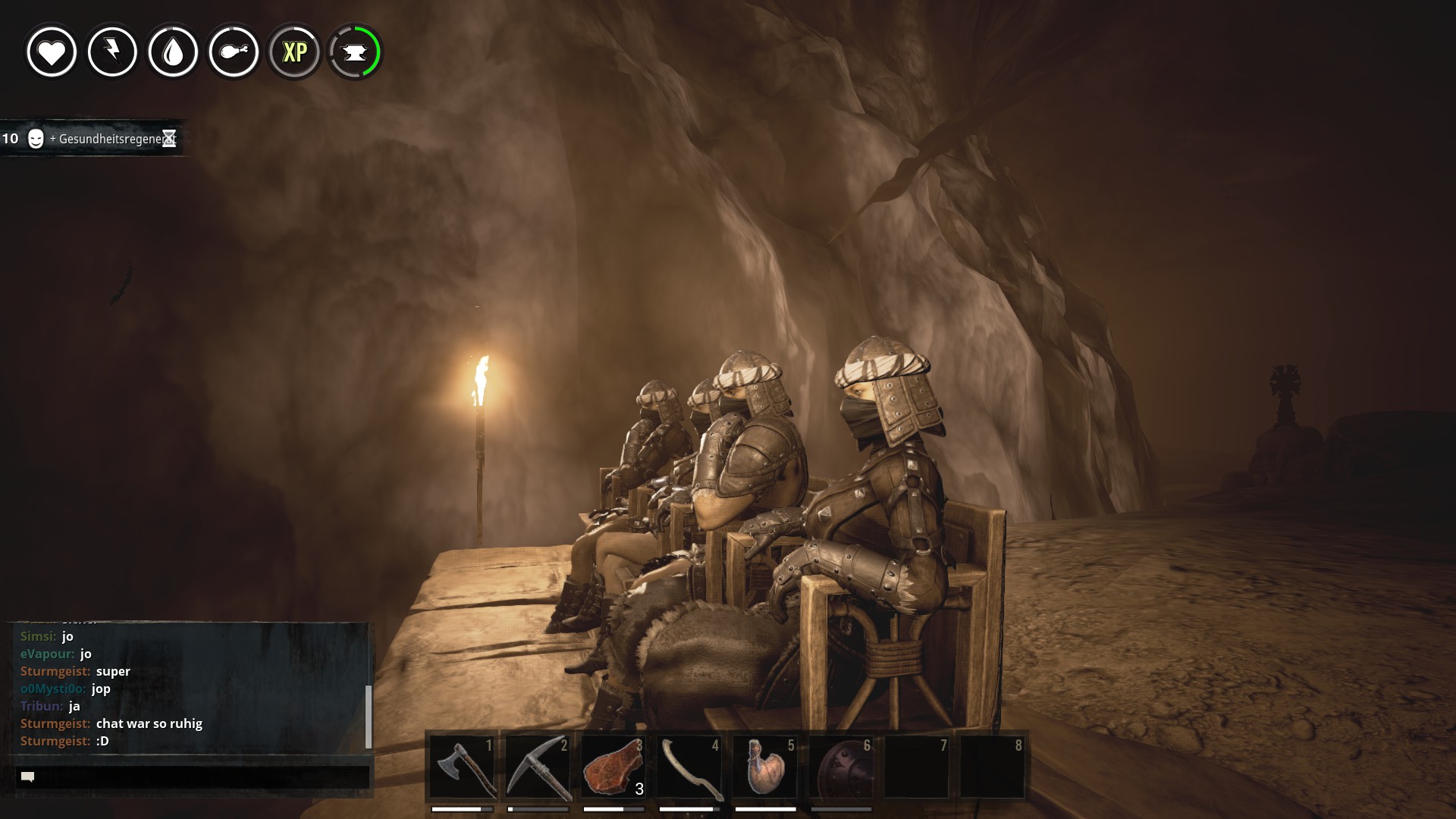1456x819 pixels.
Task: Equip the round shield in slot 6
Action: click(x=841, y=766)
